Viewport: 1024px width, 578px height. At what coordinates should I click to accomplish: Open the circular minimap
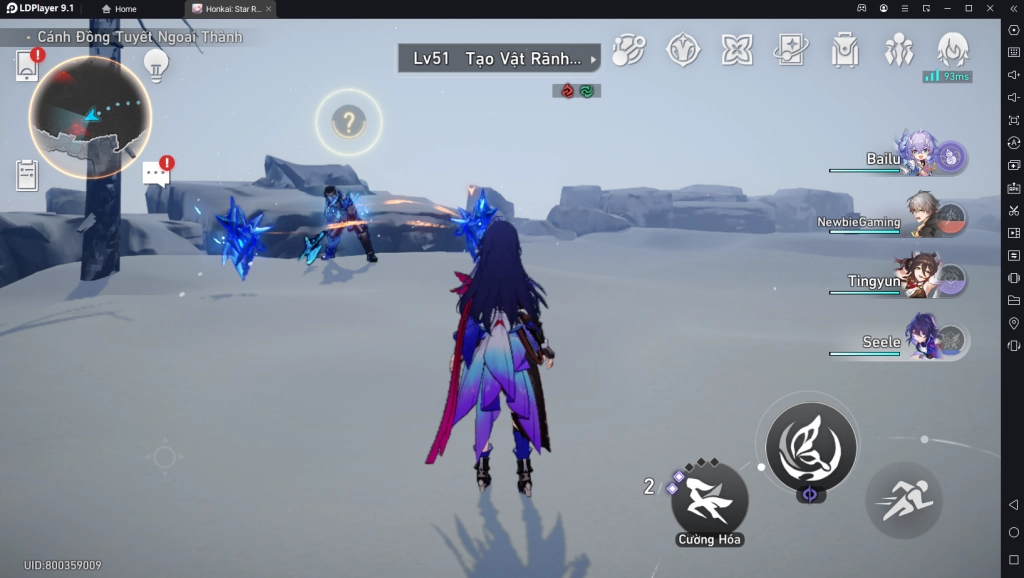pos(90,117)
